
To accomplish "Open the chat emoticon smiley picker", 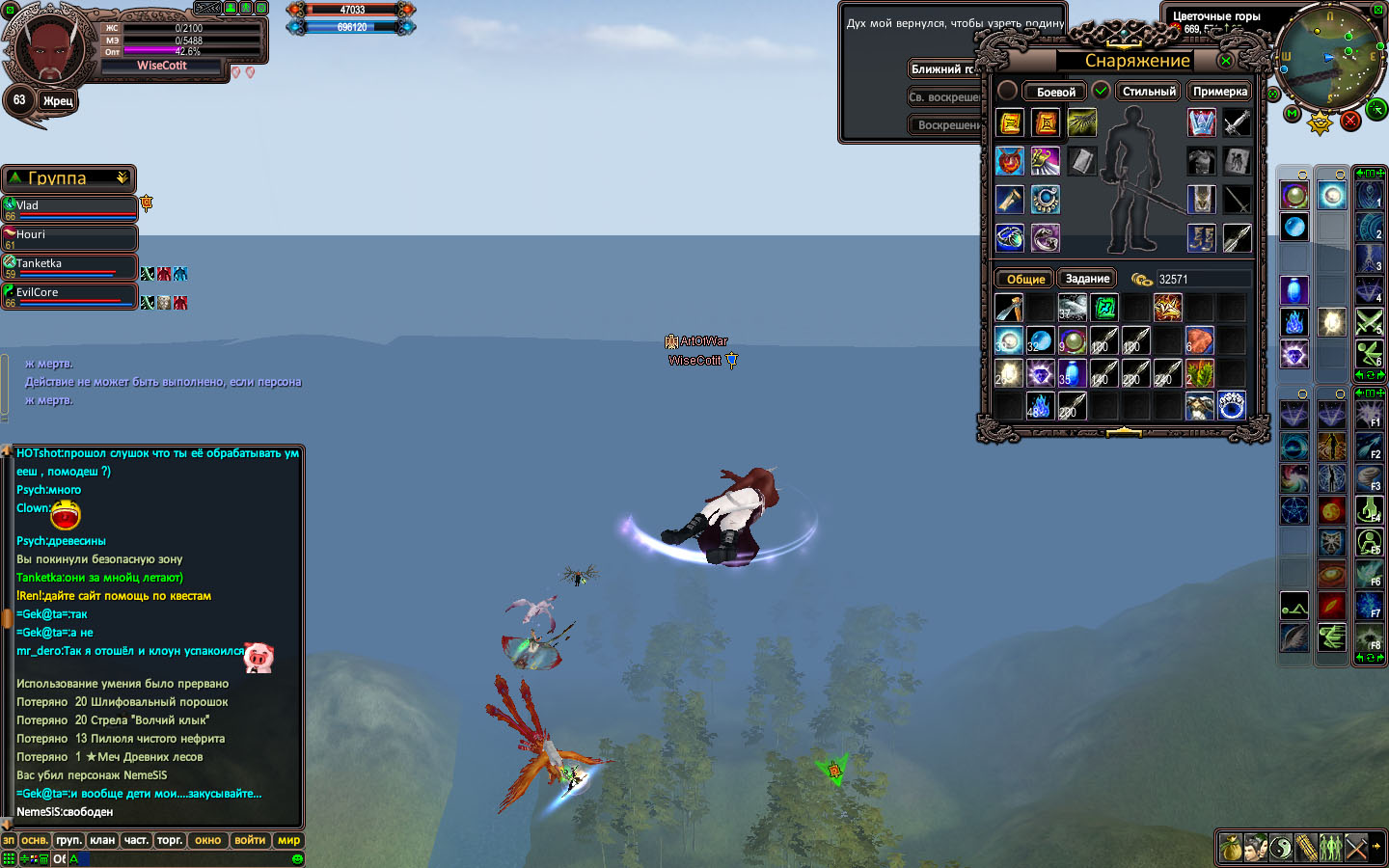I will pyautogui.click(x=297, y=858).
